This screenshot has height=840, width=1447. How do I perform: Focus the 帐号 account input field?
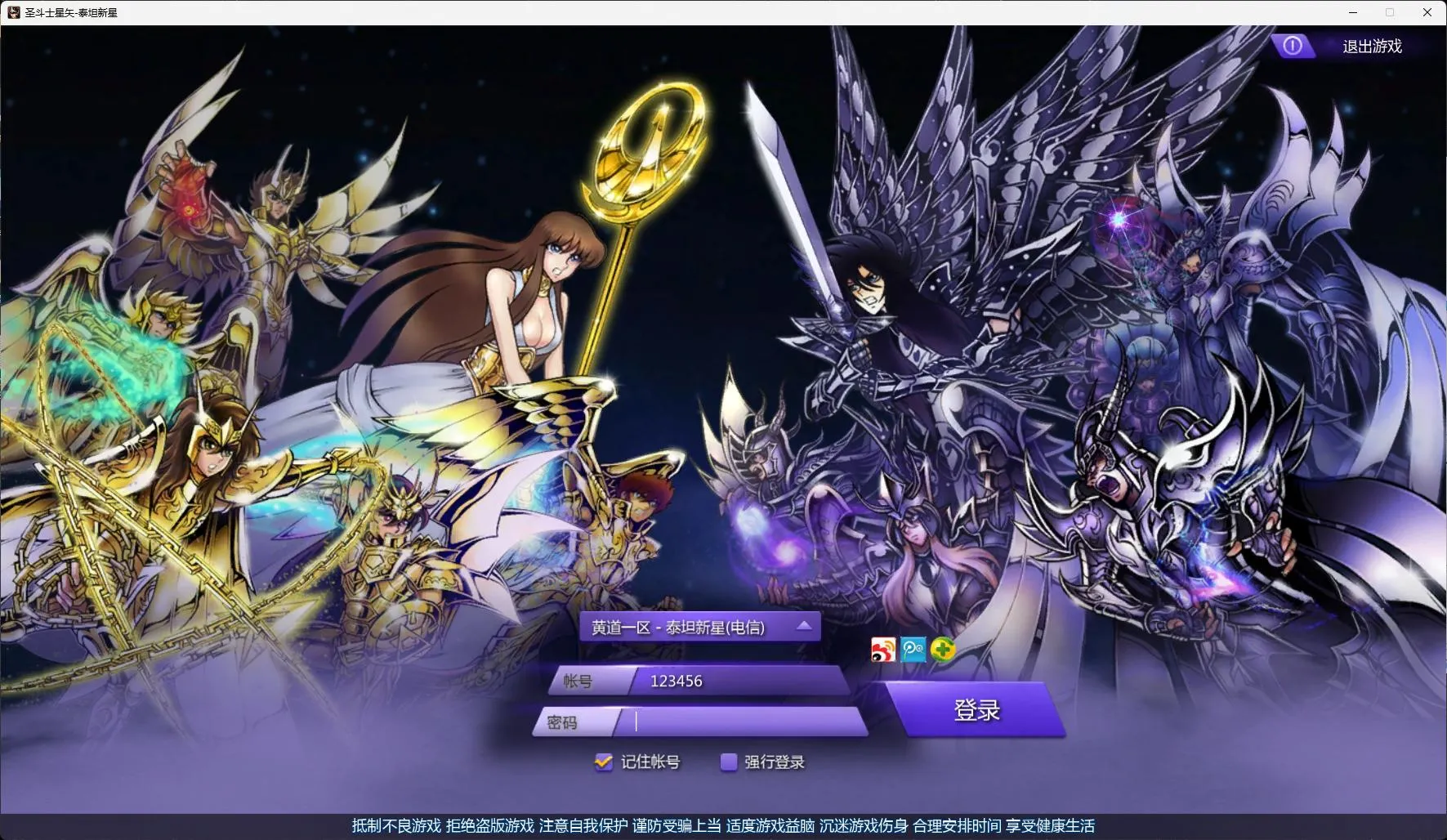tap(739, 681)
